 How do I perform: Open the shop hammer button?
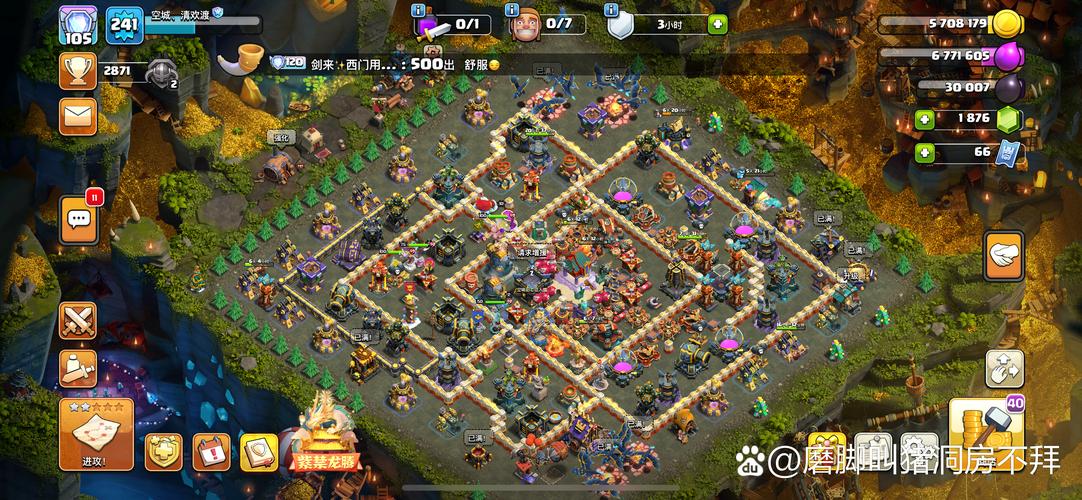(987, 431)
